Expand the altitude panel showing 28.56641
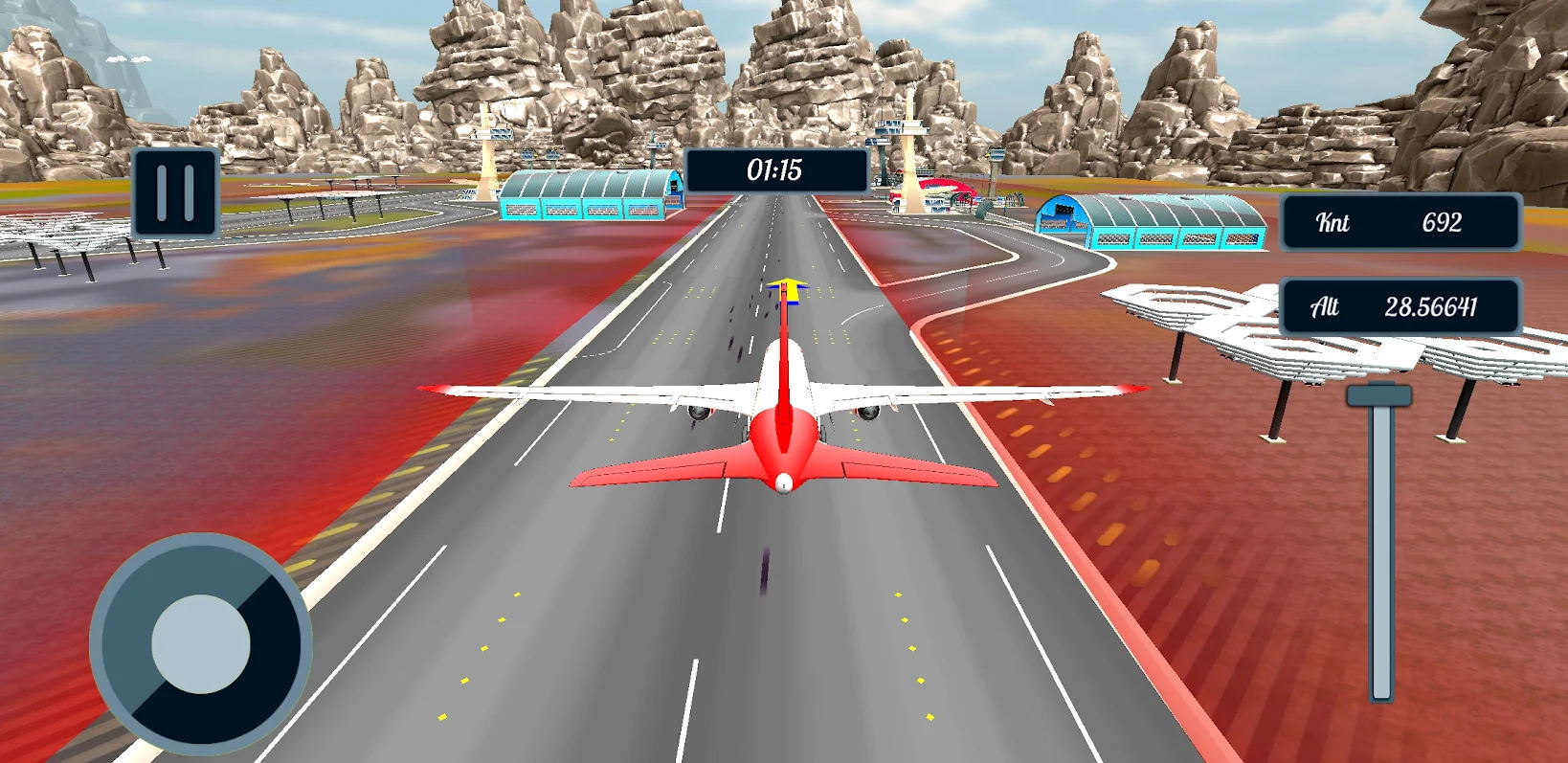 (1400, 306)
